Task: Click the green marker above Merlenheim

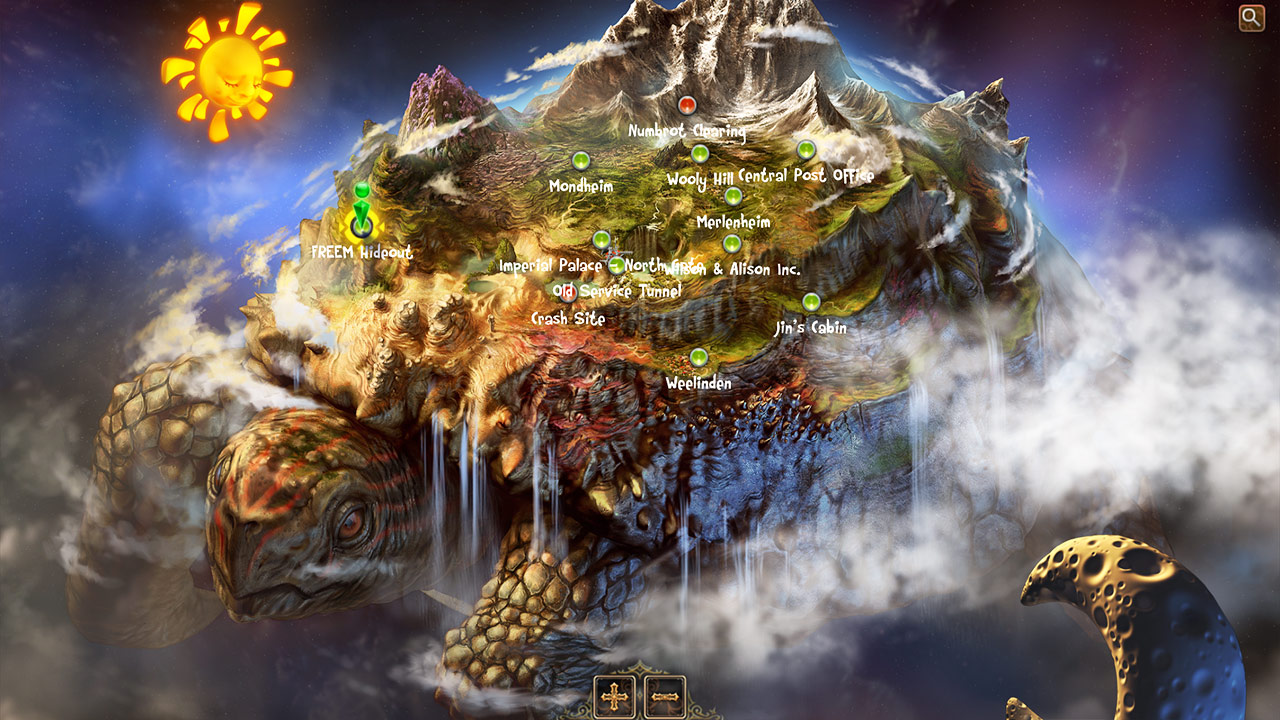Action: pyautogui.click(x=734, y=197)
